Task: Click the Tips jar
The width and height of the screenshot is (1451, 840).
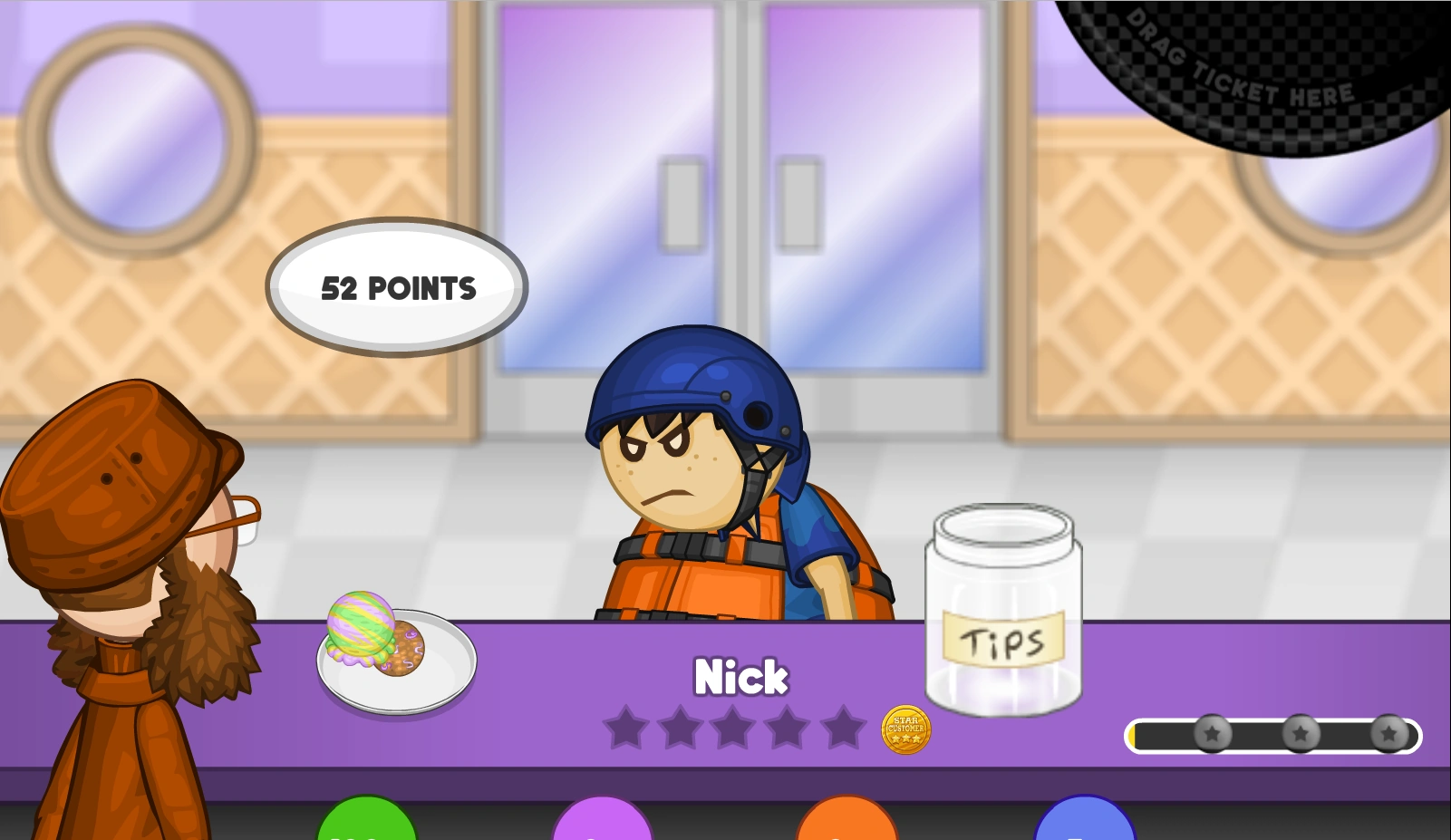Action: point(1002,607)
